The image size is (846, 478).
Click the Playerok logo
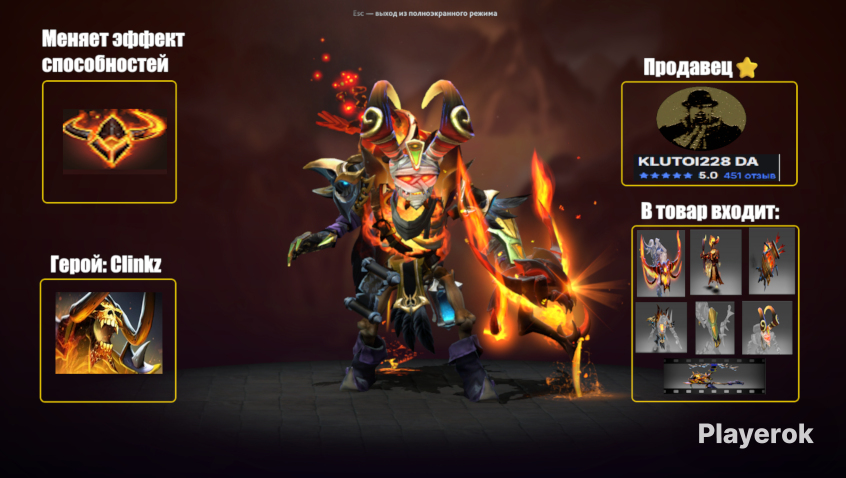755,434
